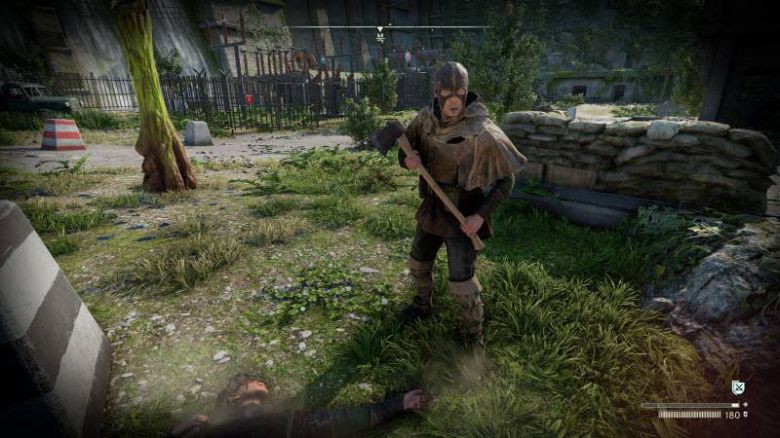Click the crossed-swords shield icon

738,387
